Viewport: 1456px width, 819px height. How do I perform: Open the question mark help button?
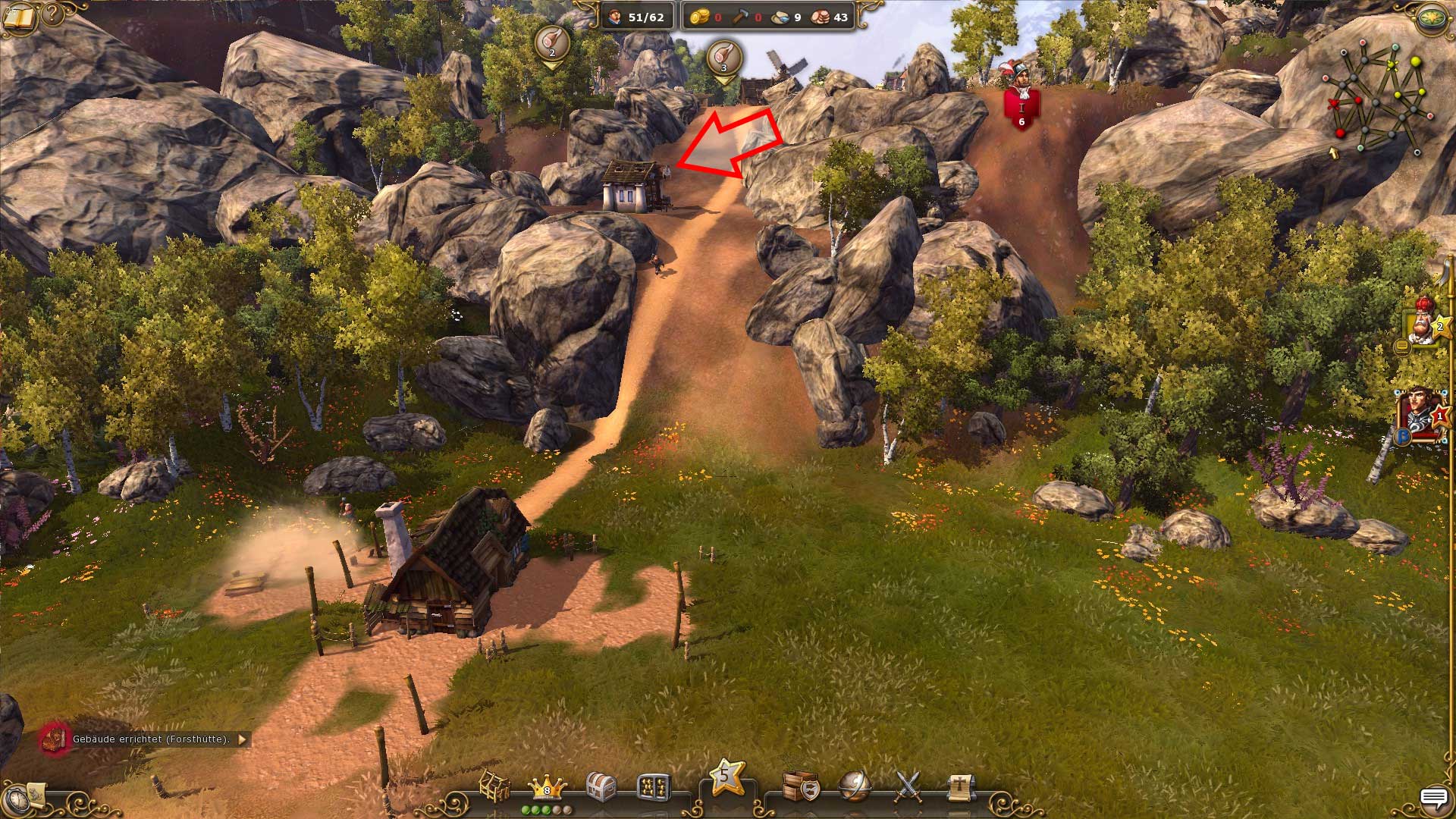pyautogui.click(x=53, y=13)
